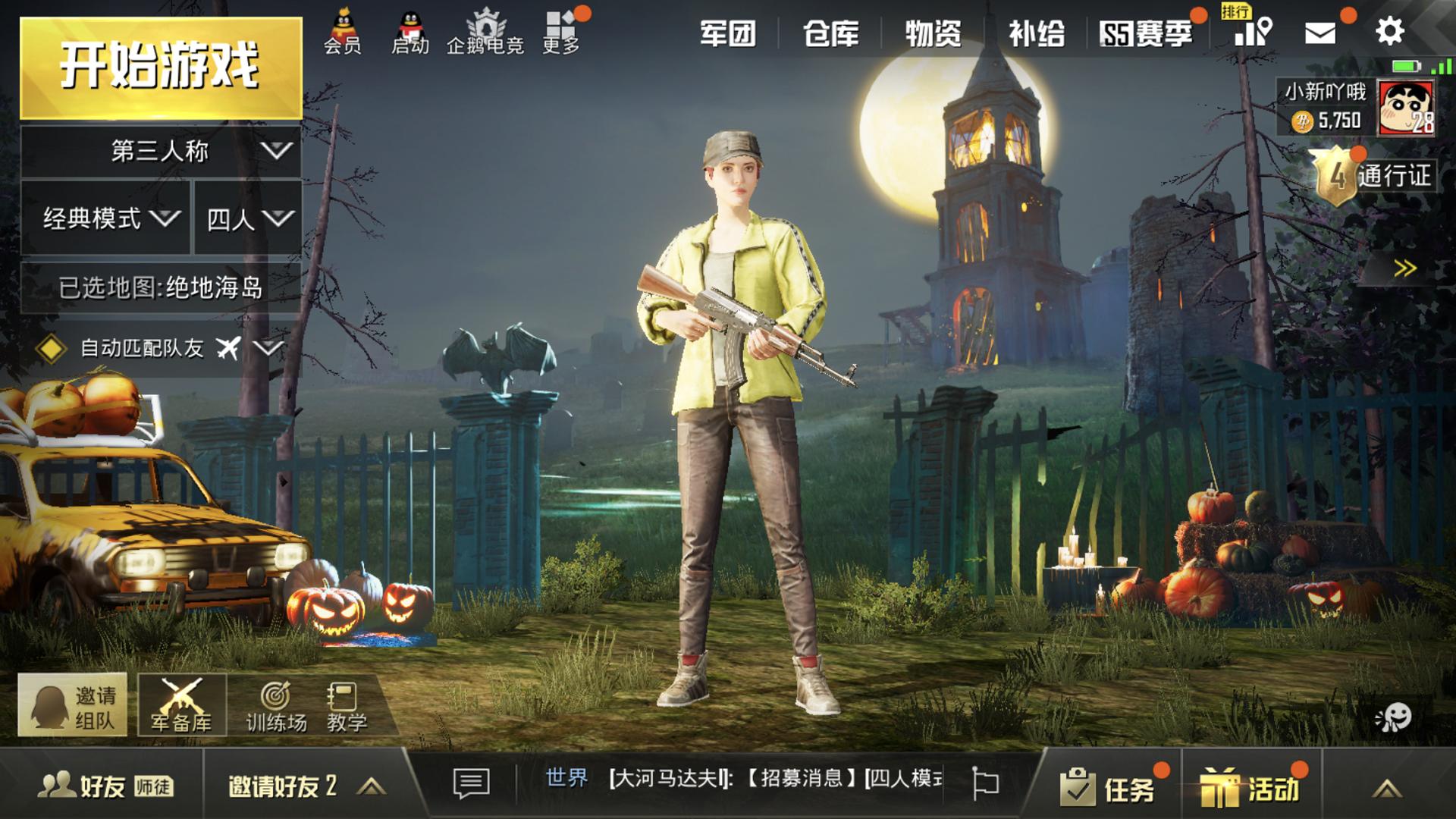Show the 活动 events panel

(x=1250, y=788)
